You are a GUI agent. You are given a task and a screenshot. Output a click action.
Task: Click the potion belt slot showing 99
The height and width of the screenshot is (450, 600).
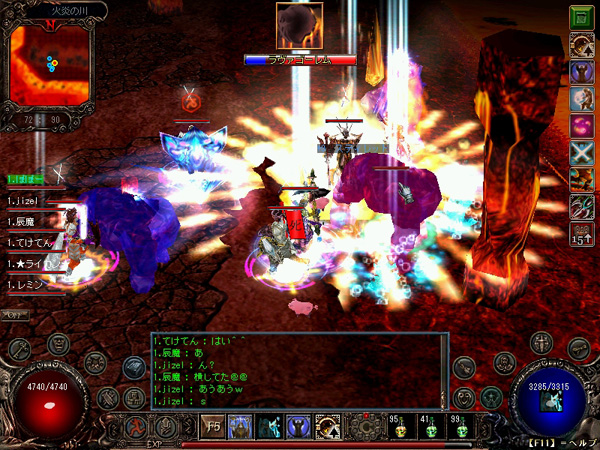pyautogui.click(x=460, y=427)
